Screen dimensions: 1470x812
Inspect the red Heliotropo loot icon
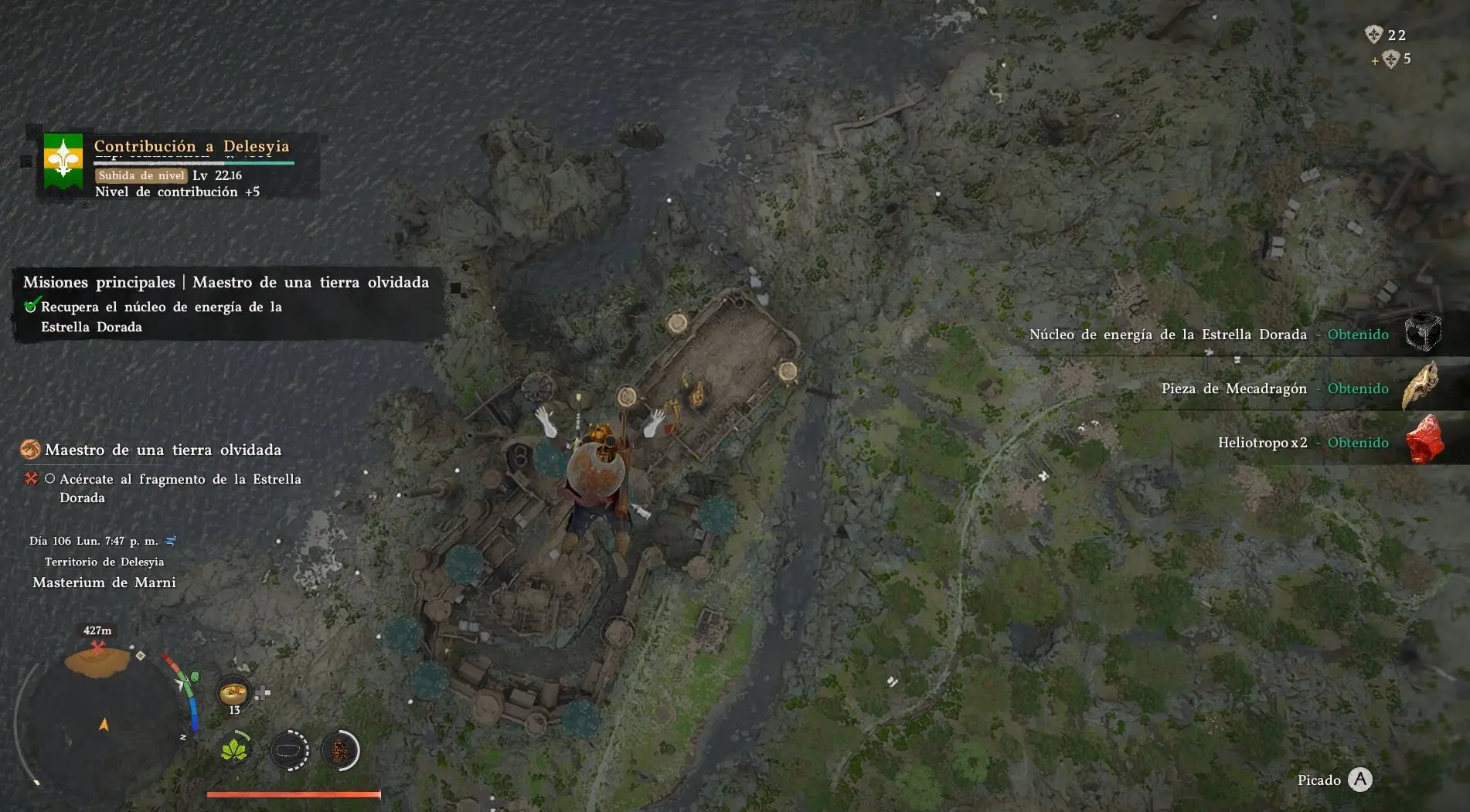click(1424, 440)
